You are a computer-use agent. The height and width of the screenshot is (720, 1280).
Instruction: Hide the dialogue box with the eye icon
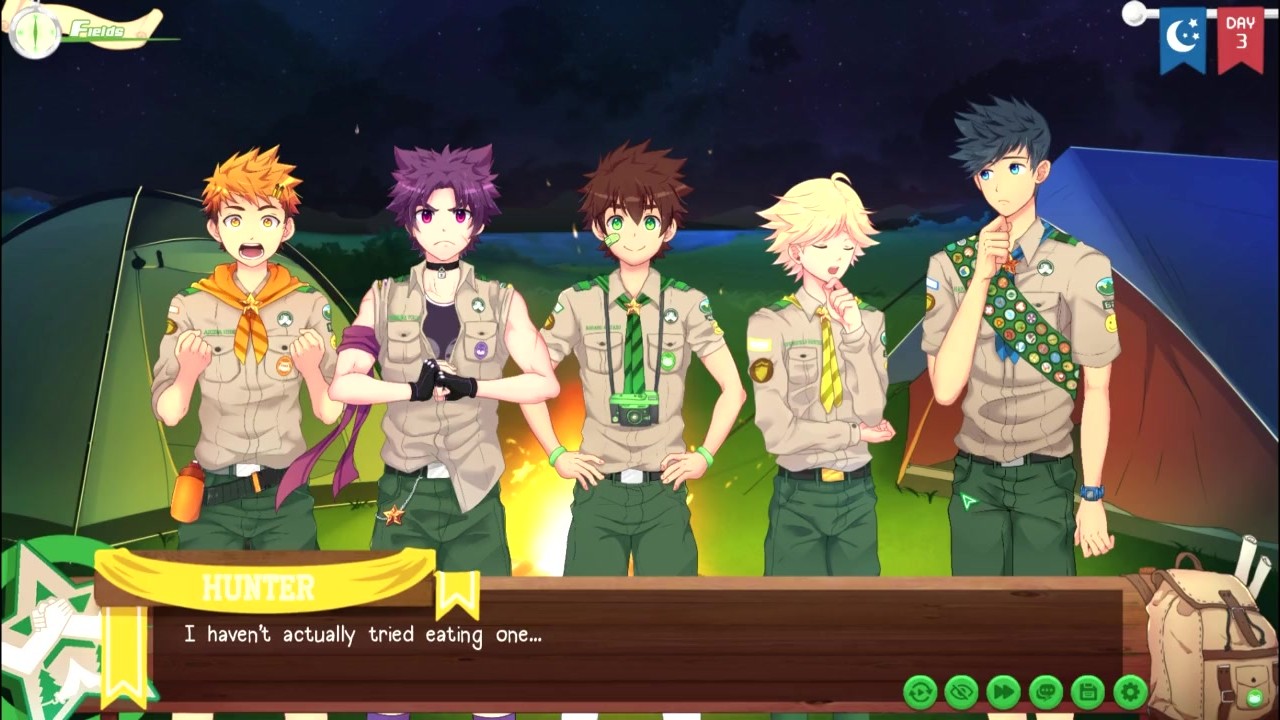coord(962,691)
